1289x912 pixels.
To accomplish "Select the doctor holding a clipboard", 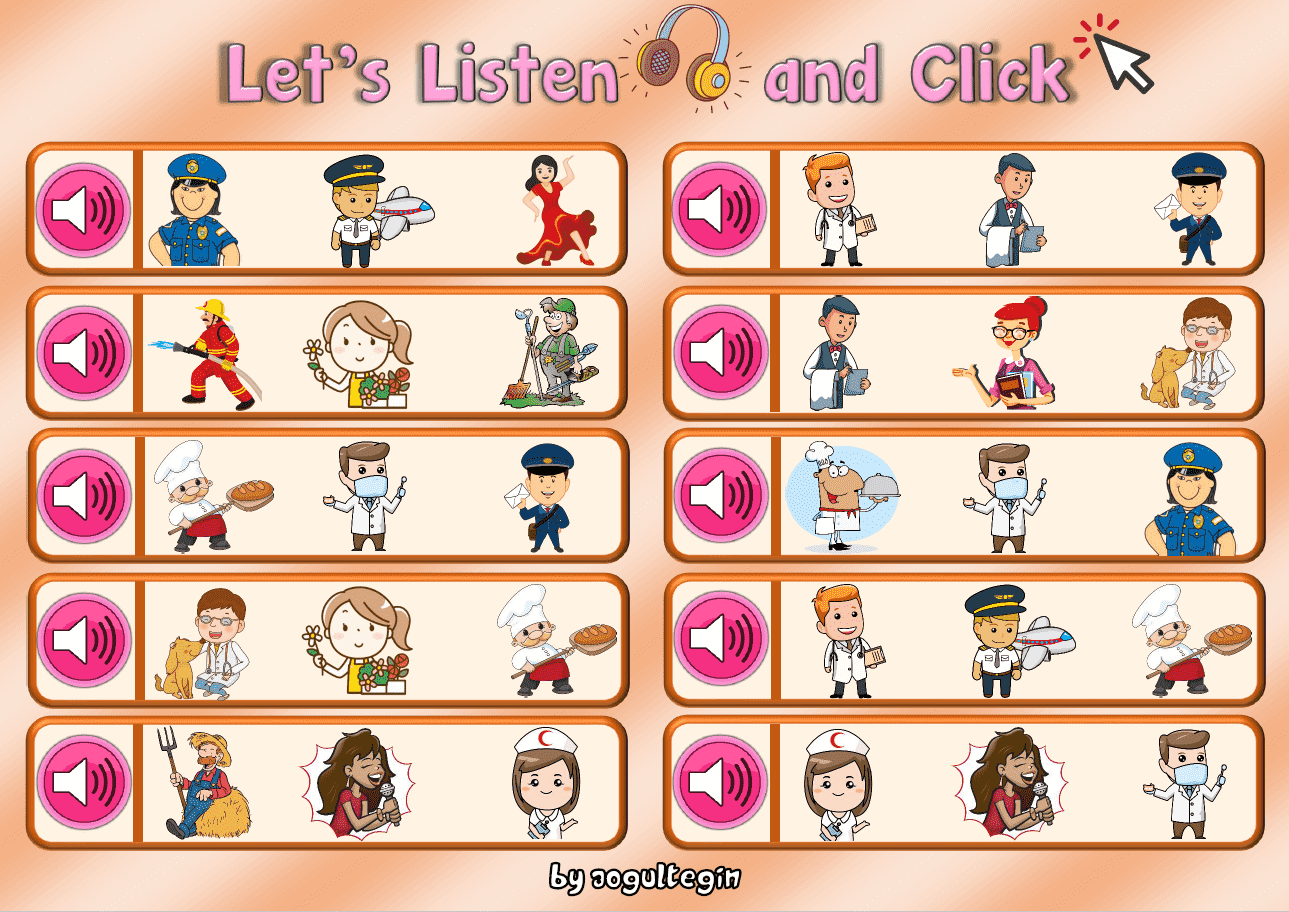I will pyautogui.click(x=840, y=213).
